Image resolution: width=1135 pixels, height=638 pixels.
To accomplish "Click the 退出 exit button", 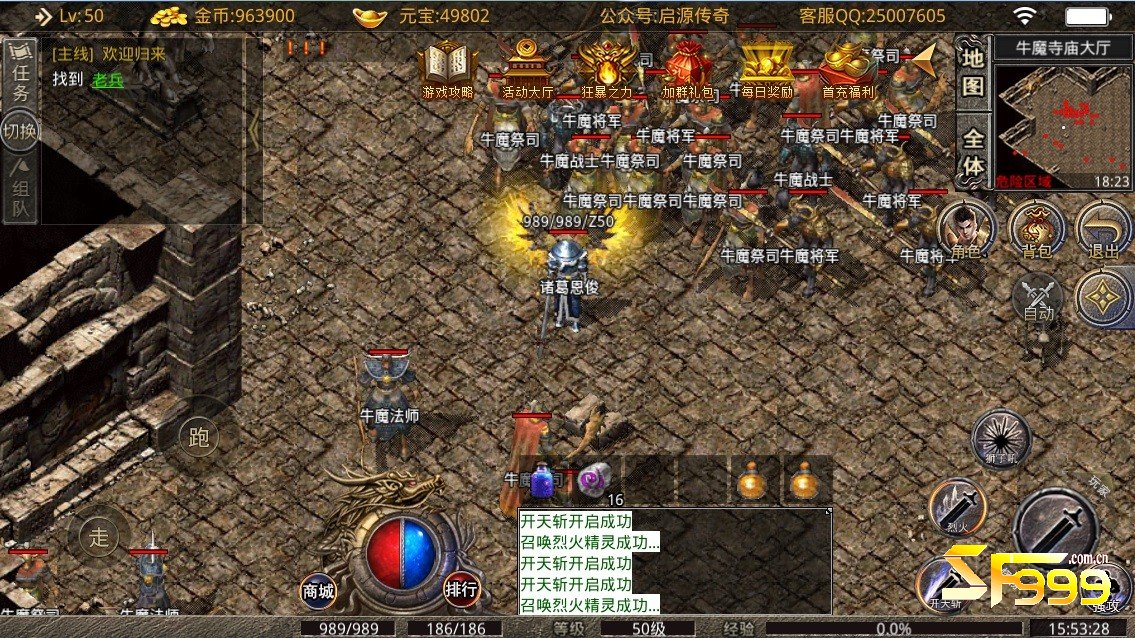I will [x=1103, y=231].
